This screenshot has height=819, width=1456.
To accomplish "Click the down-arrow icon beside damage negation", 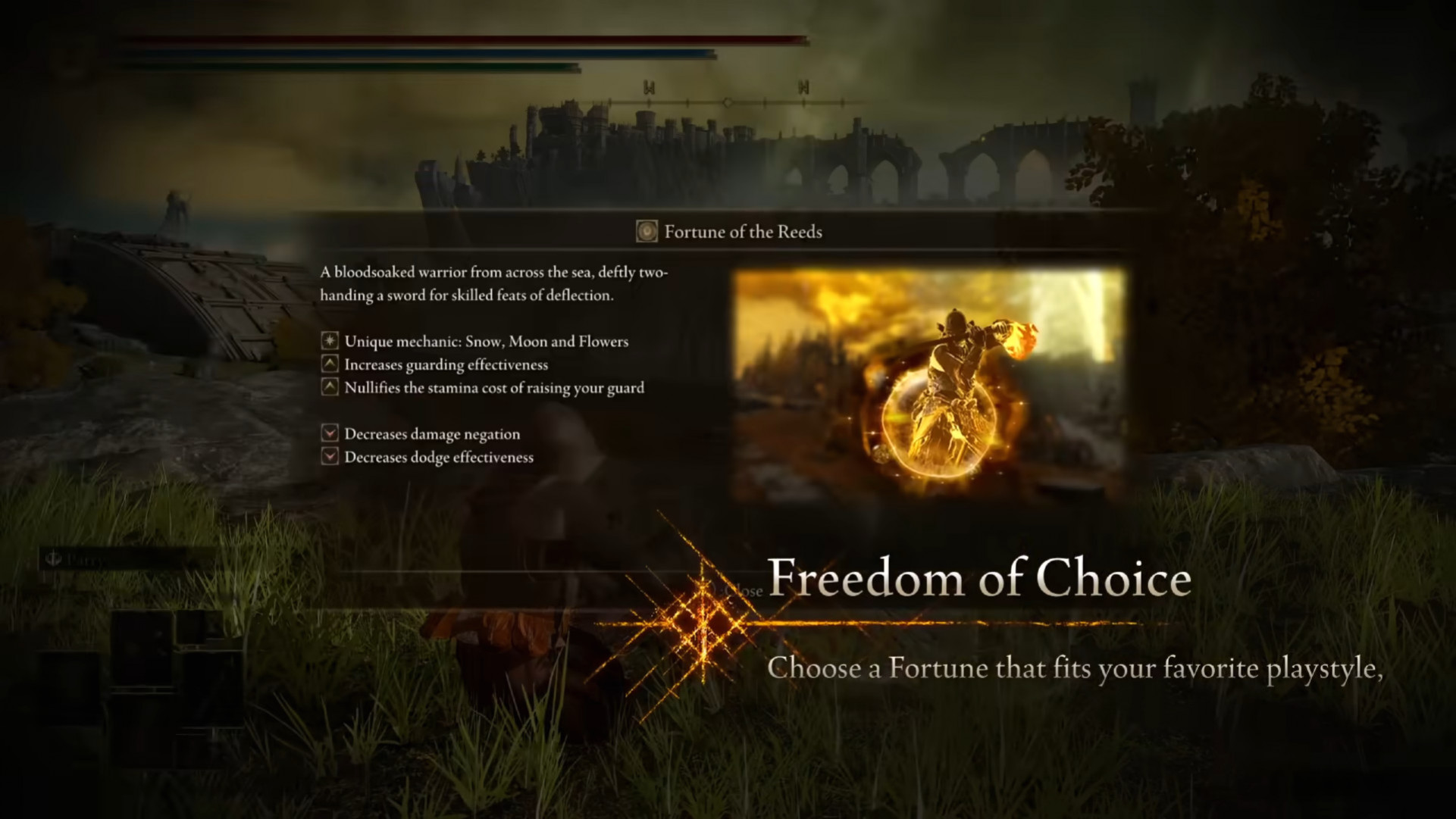I will (x=329, y=433).
